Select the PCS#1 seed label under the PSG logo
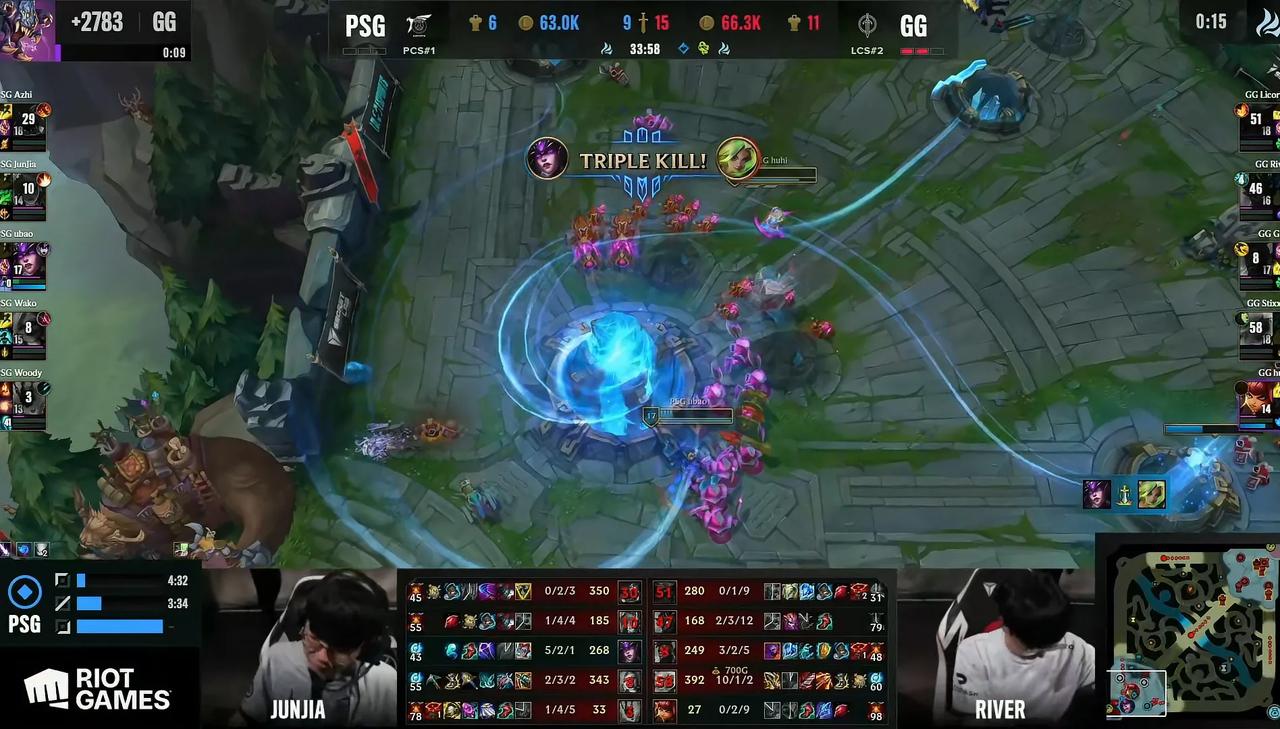The width and height of the screenshot is (1280, 729). tap(419, 50)
